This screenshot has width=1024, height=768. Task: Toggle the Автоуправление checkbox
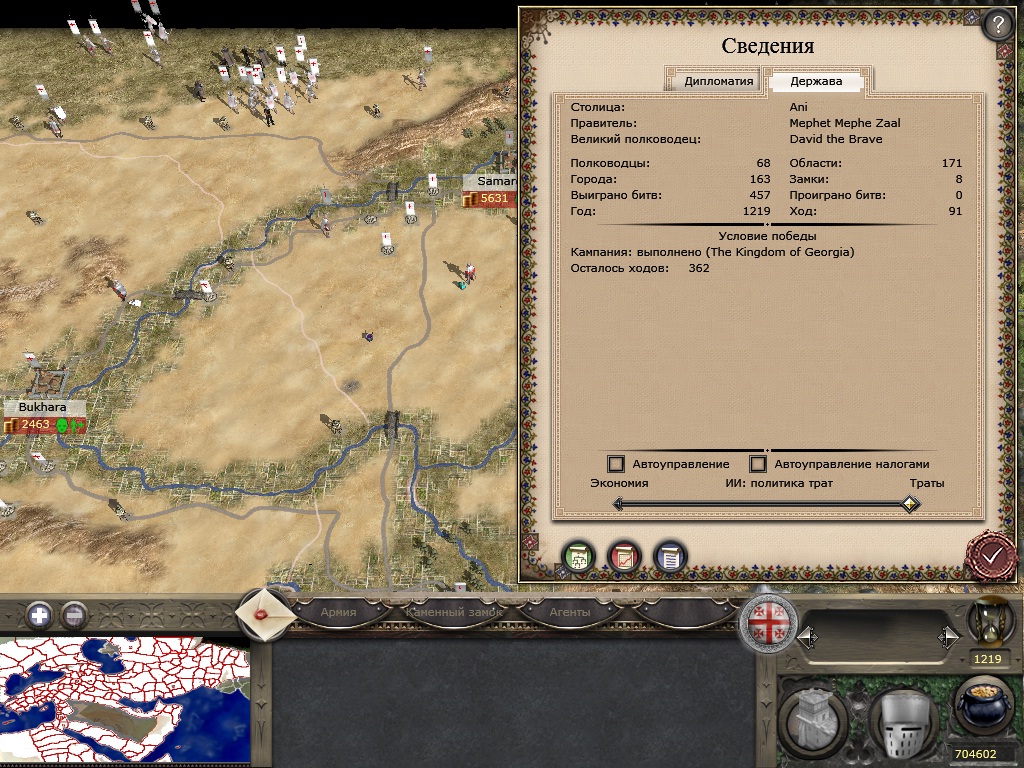pyautogui.click(x=617, y=464)
